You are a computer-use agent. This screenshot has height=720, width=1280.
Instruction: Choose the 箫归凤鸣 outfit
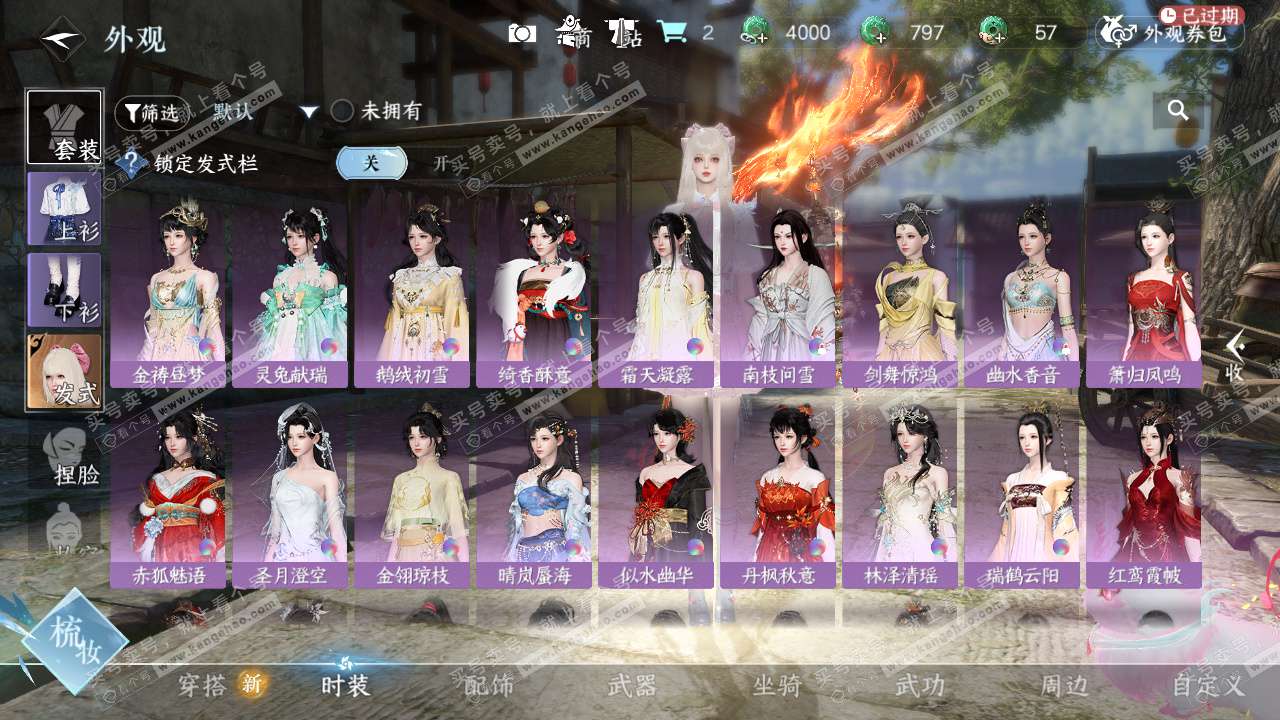point(1144,290)
